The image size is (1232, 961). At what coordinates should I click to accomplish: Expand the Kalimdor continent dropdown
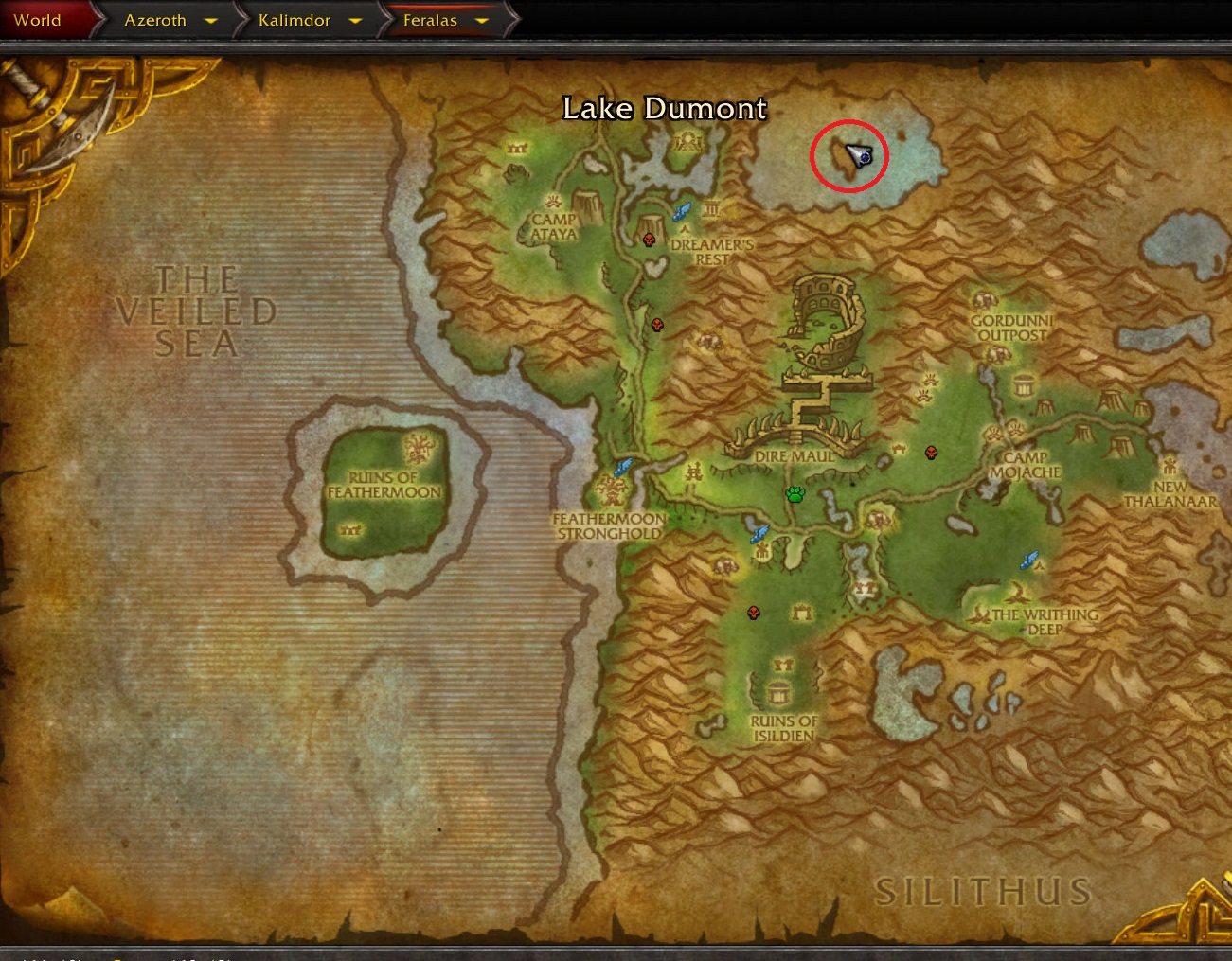(x=355, y=20)
